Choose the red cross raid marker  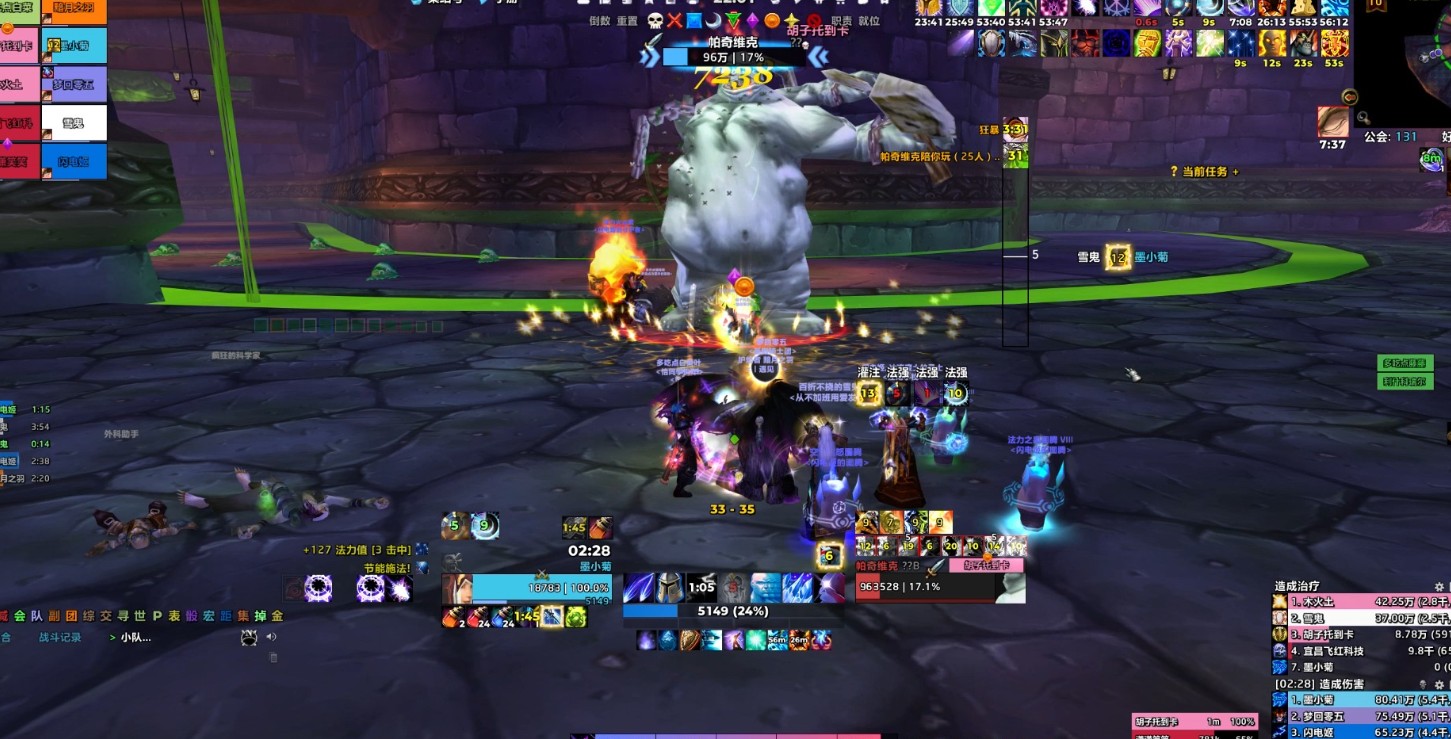[675, 21]
